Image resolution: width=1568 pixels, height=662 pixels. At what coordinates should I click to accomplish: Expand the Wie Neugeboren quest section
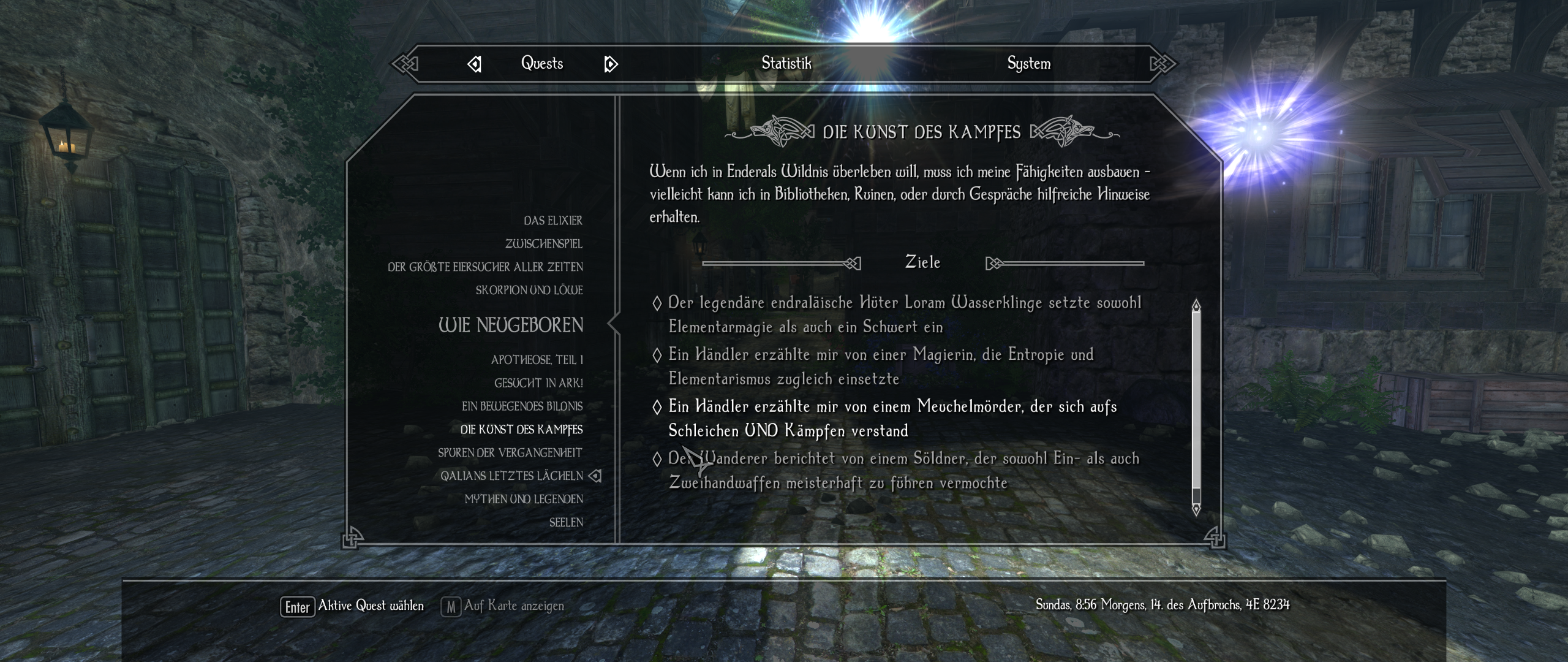511,325
